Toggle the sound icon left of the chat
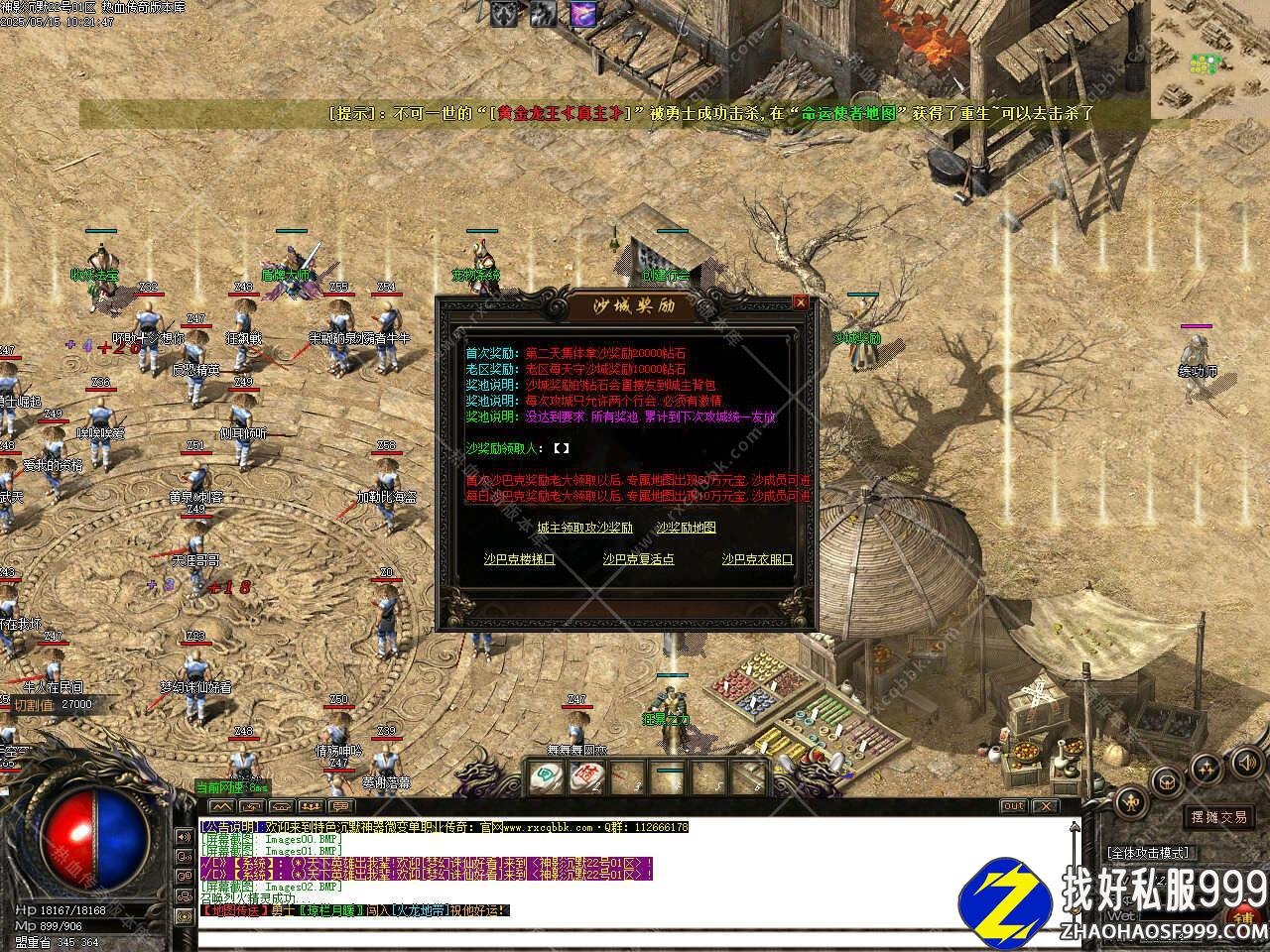The image size is (1270, 952). tap(184, 836)
